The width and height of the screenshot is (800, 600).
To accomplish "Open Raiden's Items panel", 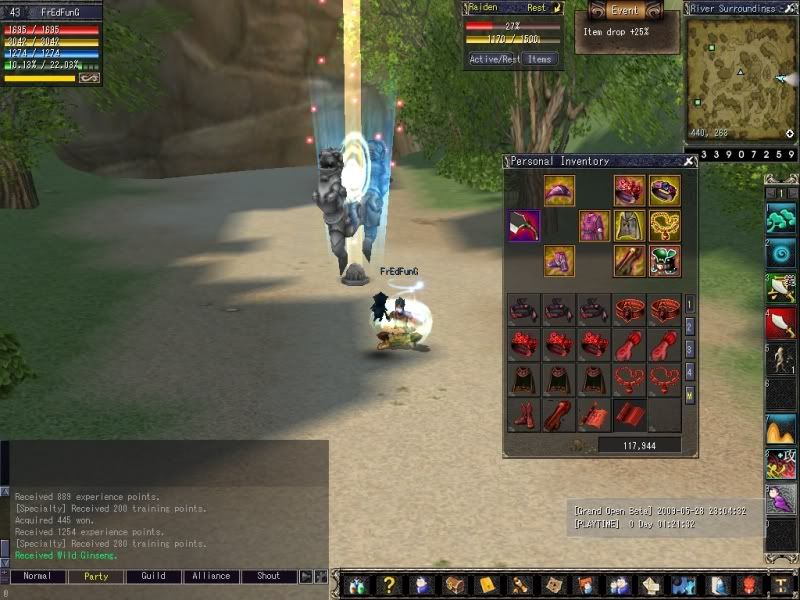I will click(x=540, y=59).
